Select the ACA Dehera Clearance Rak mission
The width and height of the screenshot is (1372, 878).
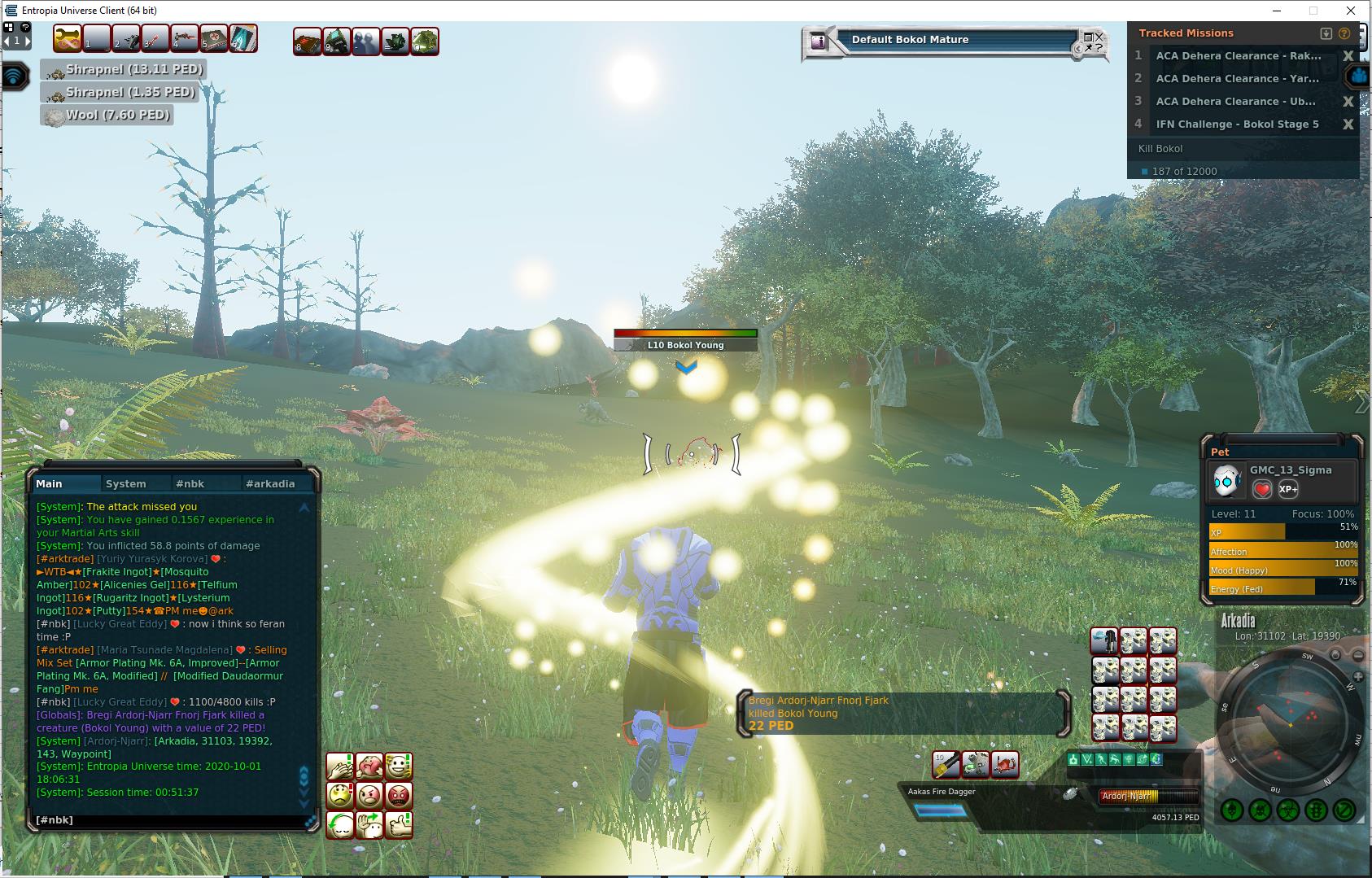1238,56
